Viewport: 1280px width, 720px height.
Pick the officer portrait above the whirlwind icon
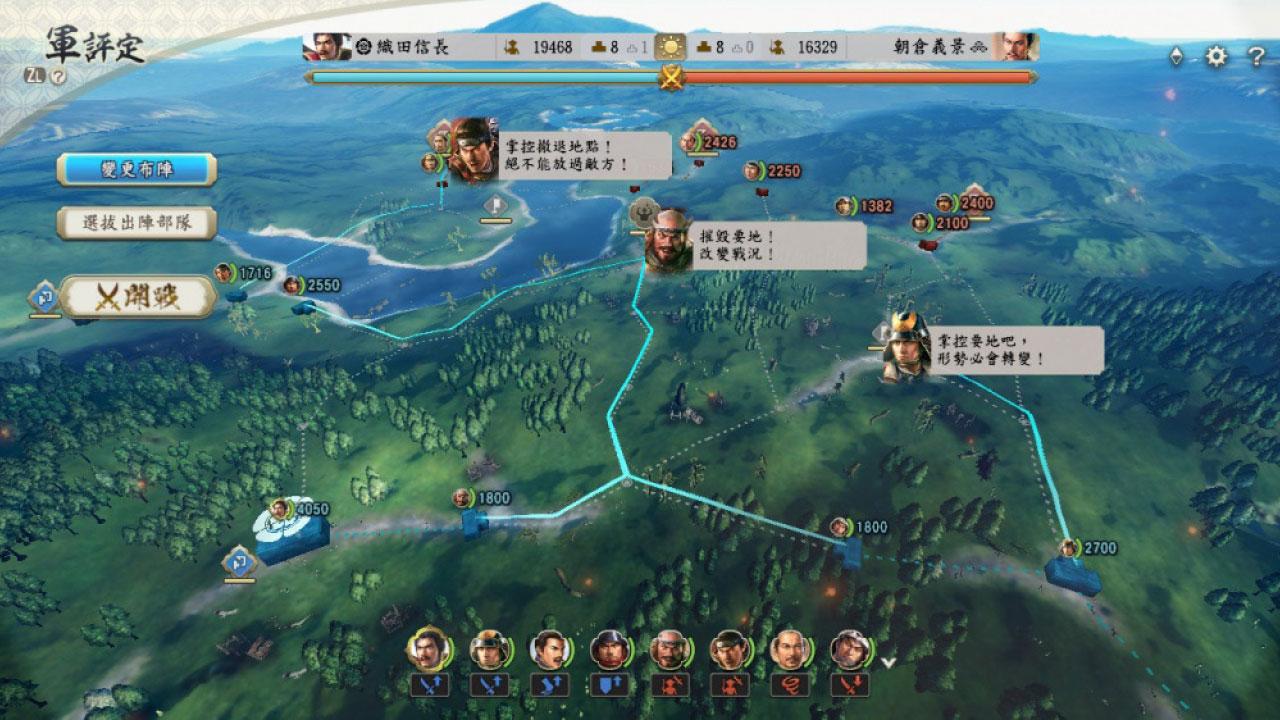point(789,650)
